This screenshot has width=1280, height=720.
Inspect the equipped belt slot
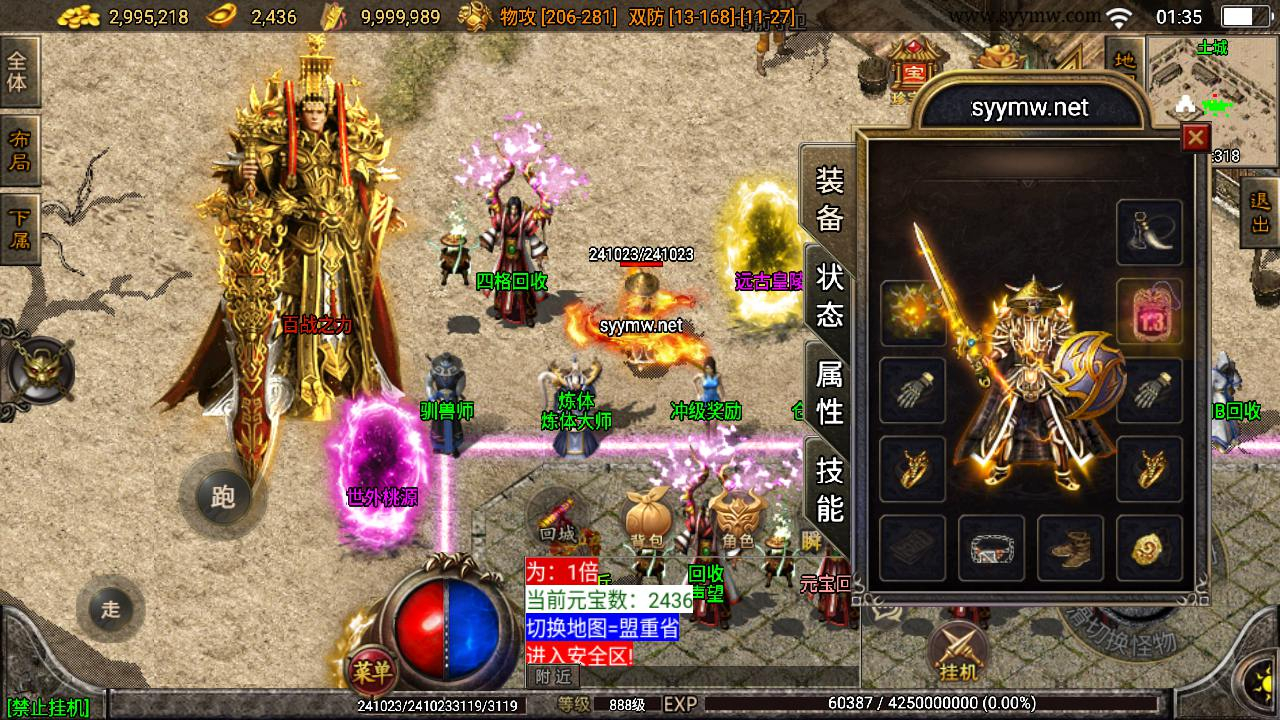pyautogui.click(x=991, y=548)
